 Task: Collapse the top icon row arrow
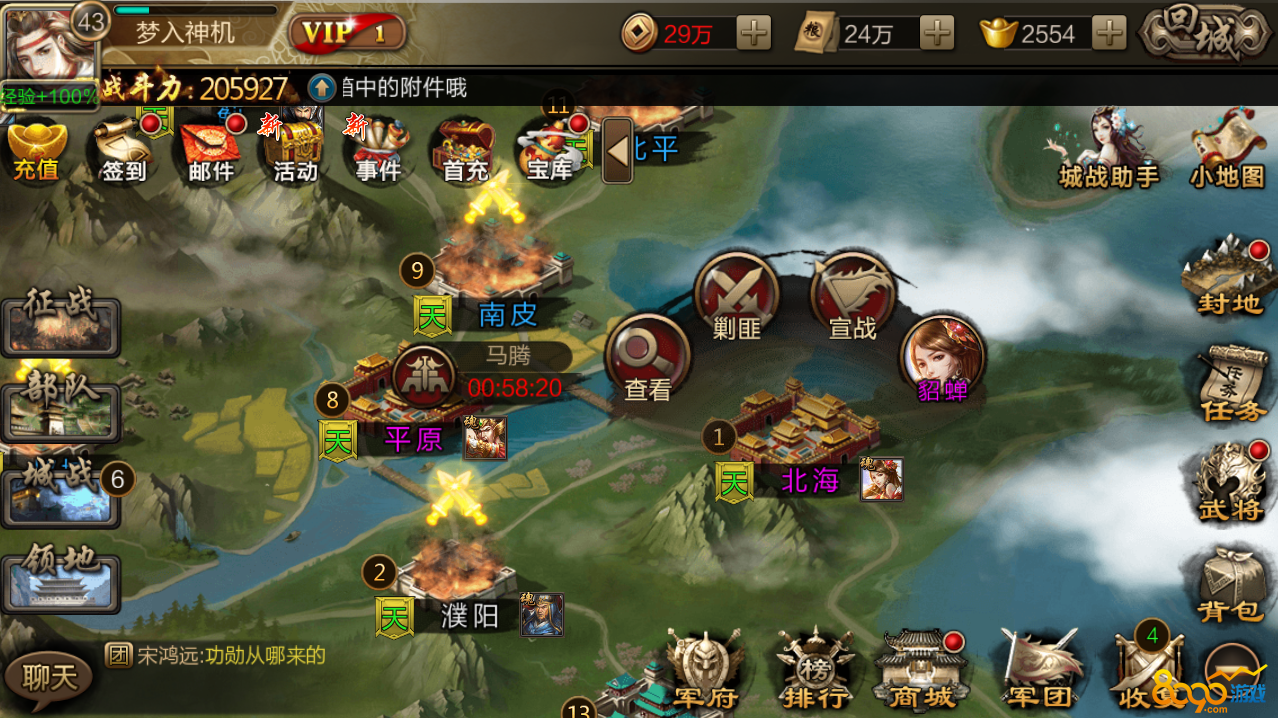(x=617, y=151)
